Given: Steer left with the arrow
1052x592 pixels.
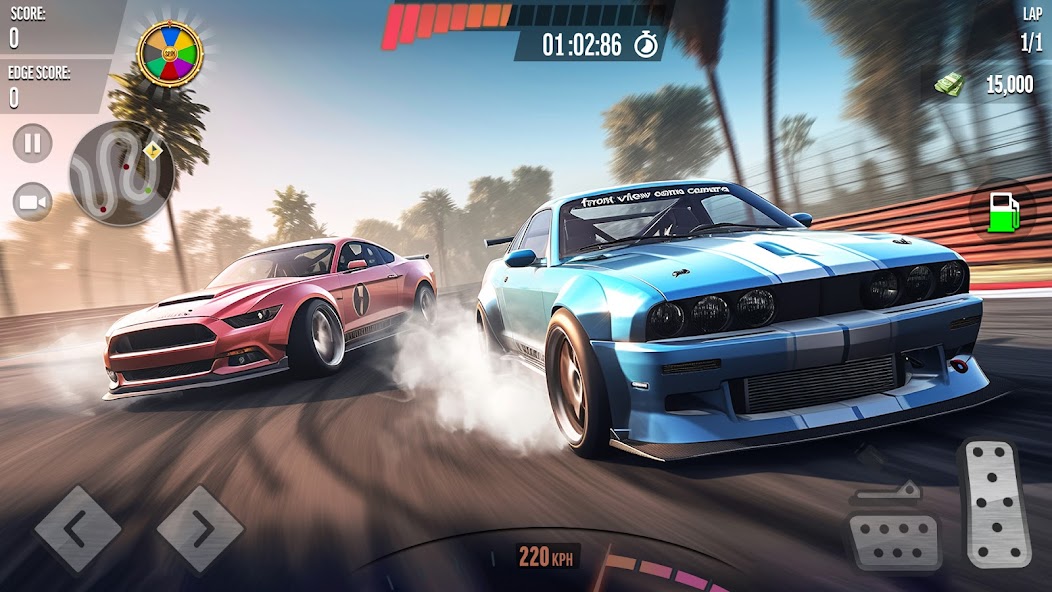Looking at the screenshot, I should (78, 529).
